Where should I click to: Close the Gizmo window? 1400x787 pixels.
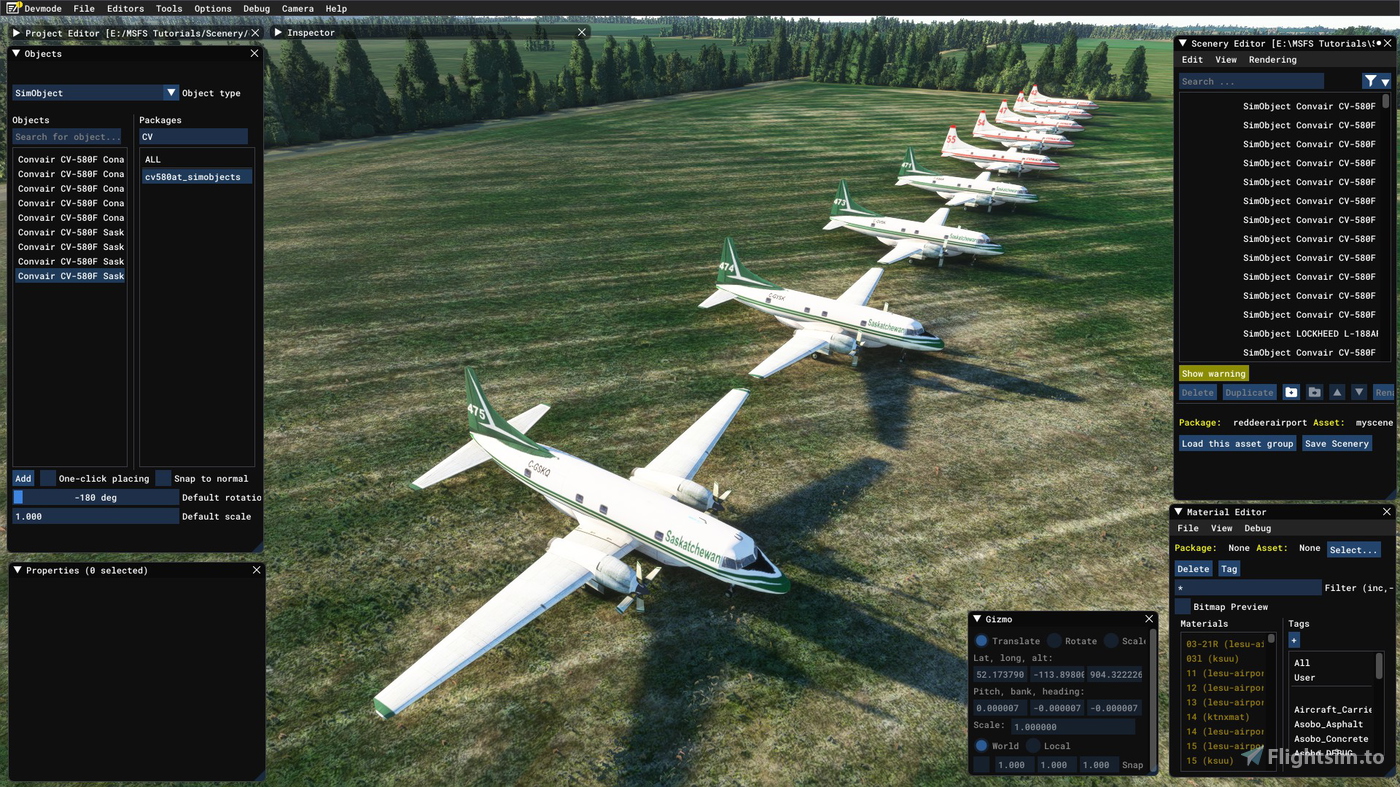click(1149, 620)
